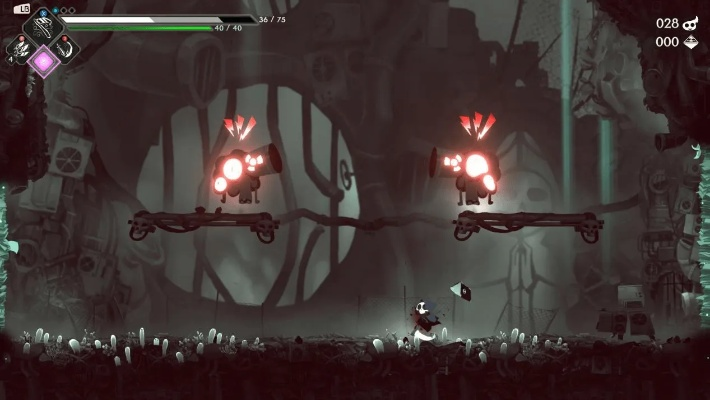710x400 pixels.
Task: Select the top skill diamond icon
Action: click(x=44, y=28)
